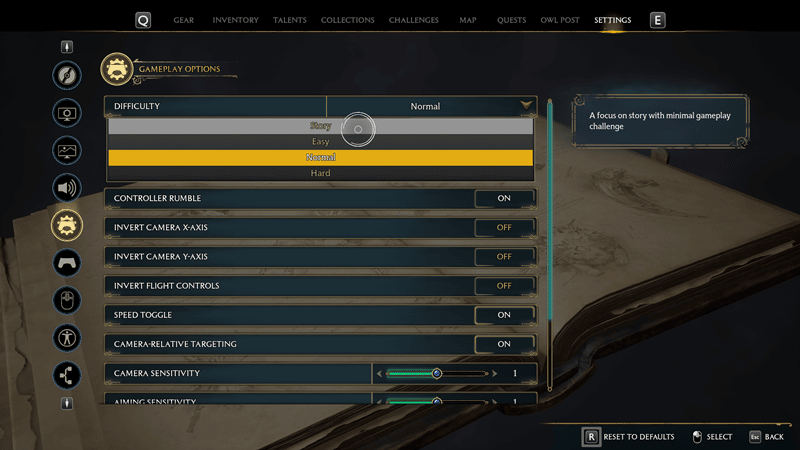Image resolution: width=800 pixels, height=450 pixels.
Task: Adjust the Camera Sensitivity slider
Action: point(437,373)
